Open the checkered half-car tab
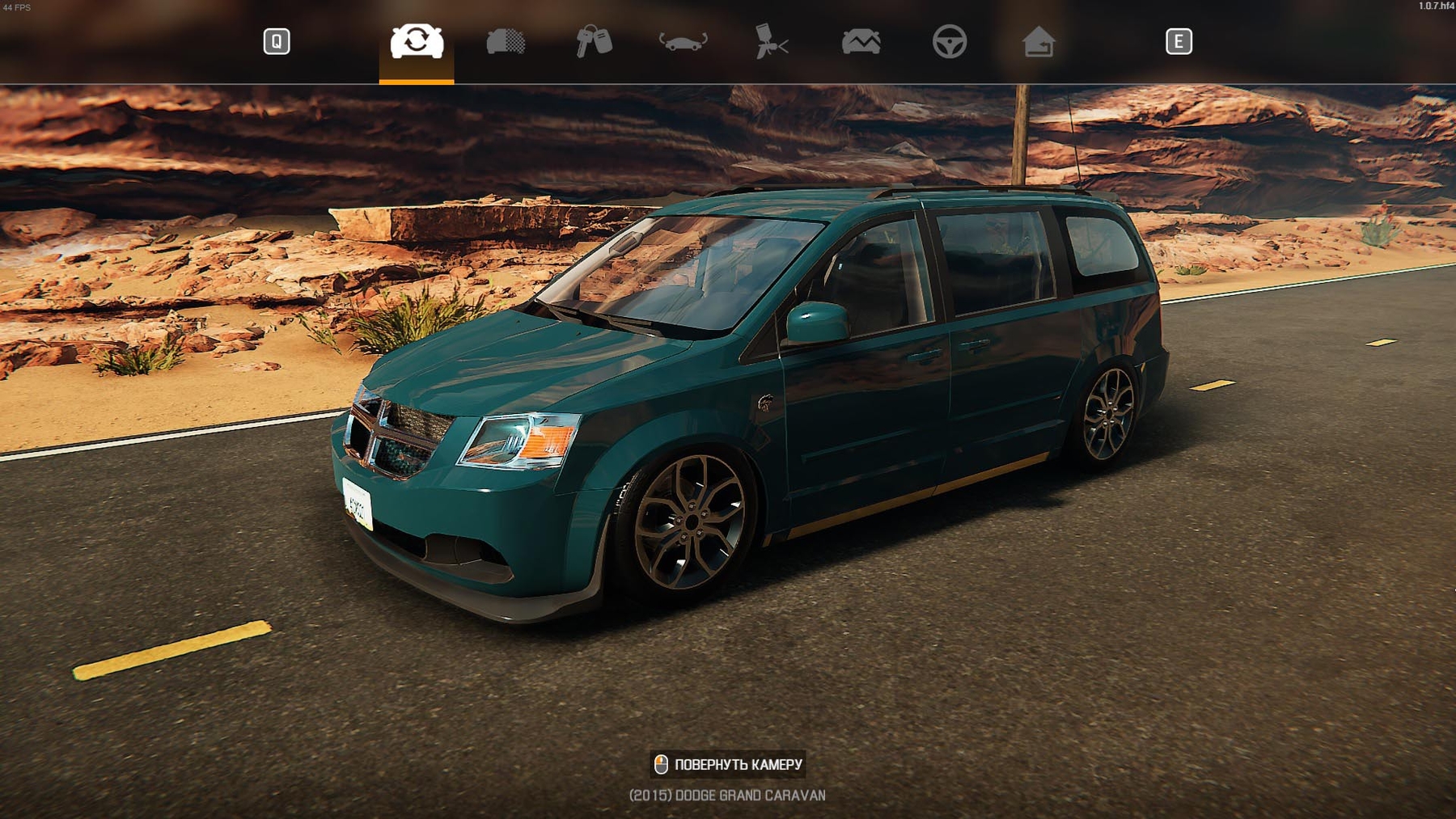 pyautogui.click(x=506, y=41)
